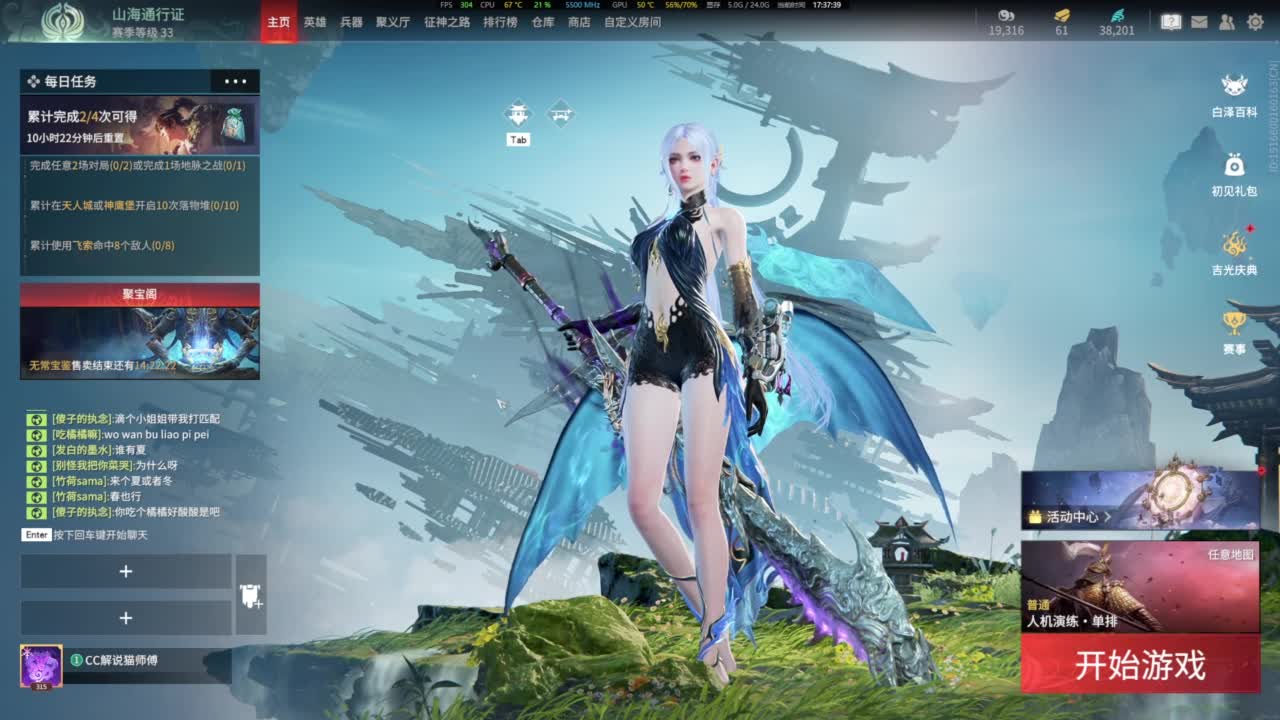Open the settings gear in top right

(1255, 21)
